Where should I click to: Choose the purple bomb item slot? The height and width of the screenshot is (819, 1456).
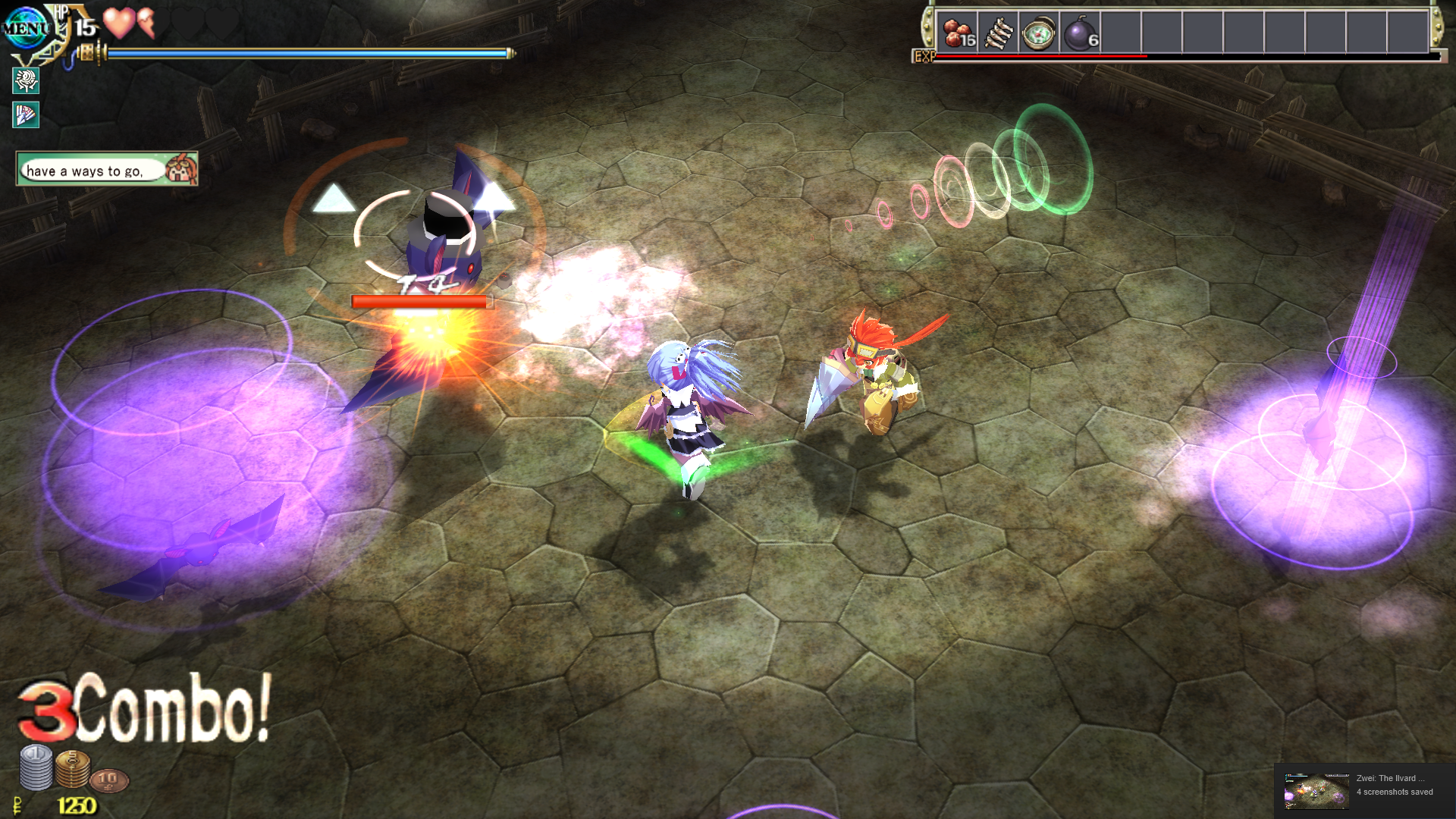[x=1081, y=33]
